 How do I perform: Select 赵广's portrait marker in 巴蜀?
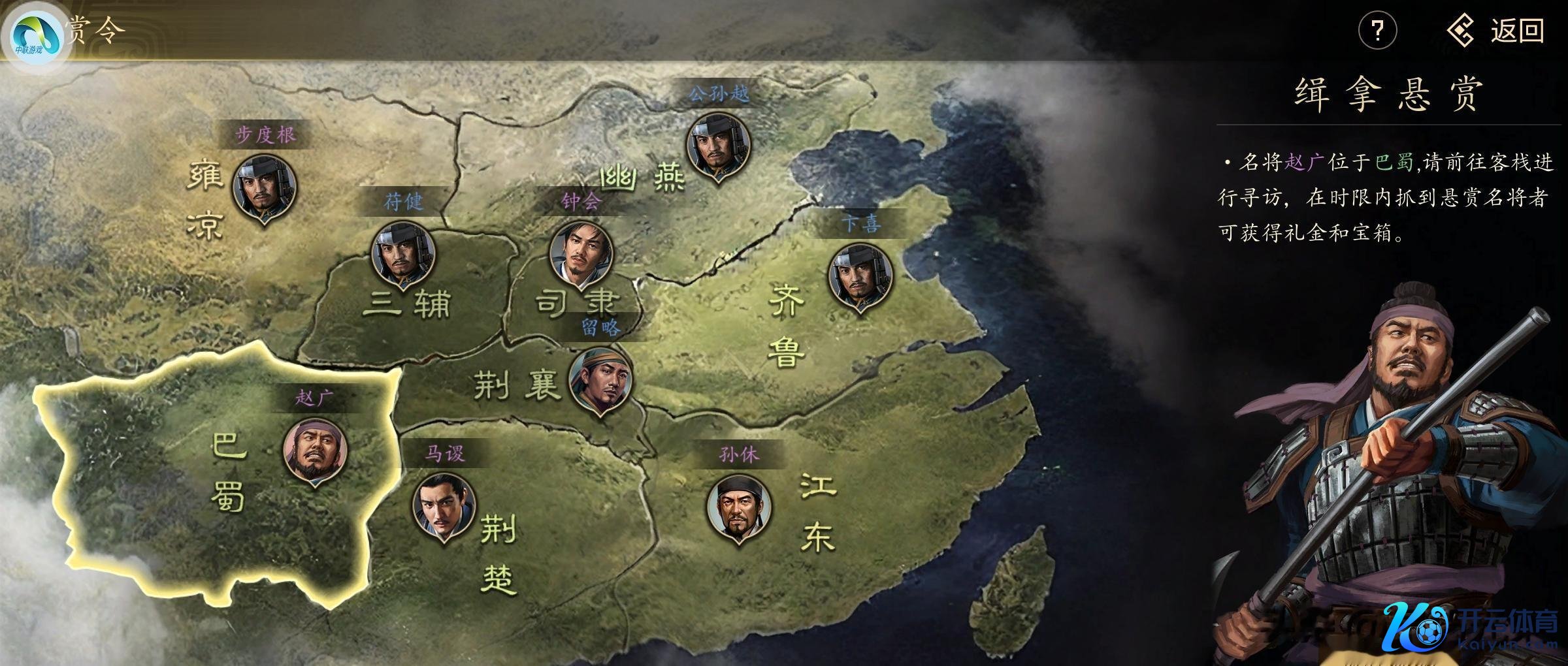pyautogui.click(x=315, y=451)
